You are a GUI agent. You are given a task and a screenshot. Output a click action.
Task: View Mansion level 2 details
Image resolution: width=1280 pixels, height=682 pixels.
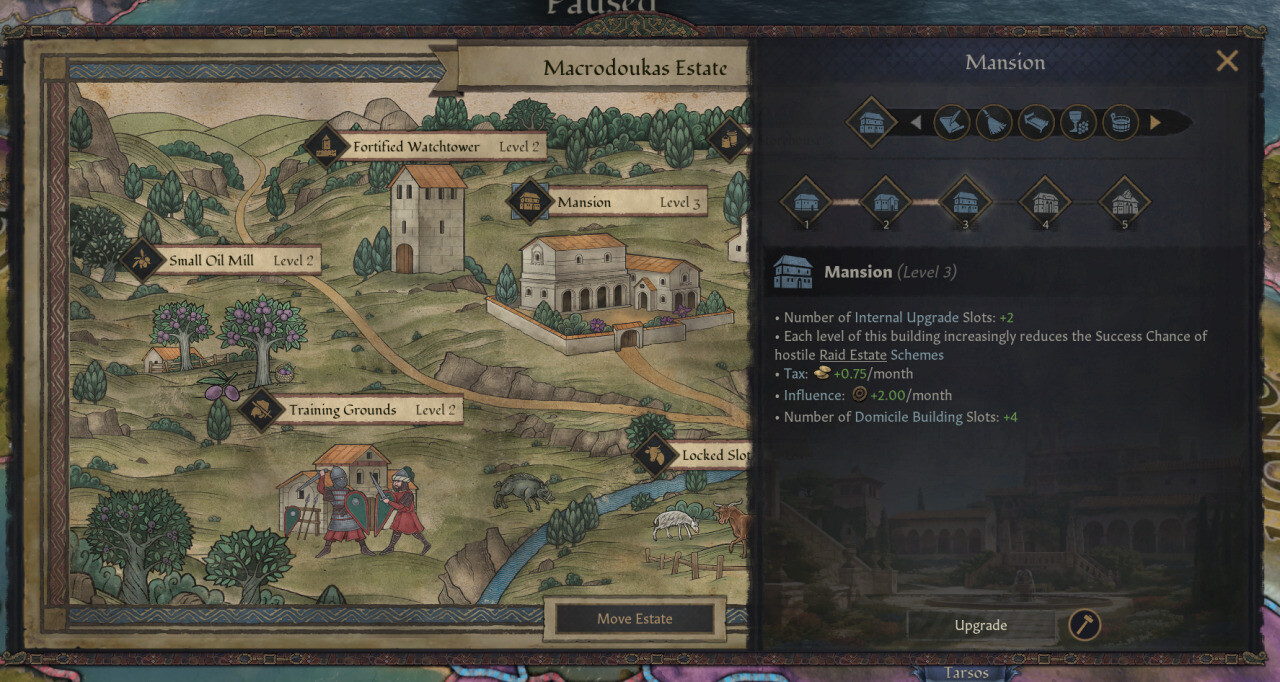(885, 202)
